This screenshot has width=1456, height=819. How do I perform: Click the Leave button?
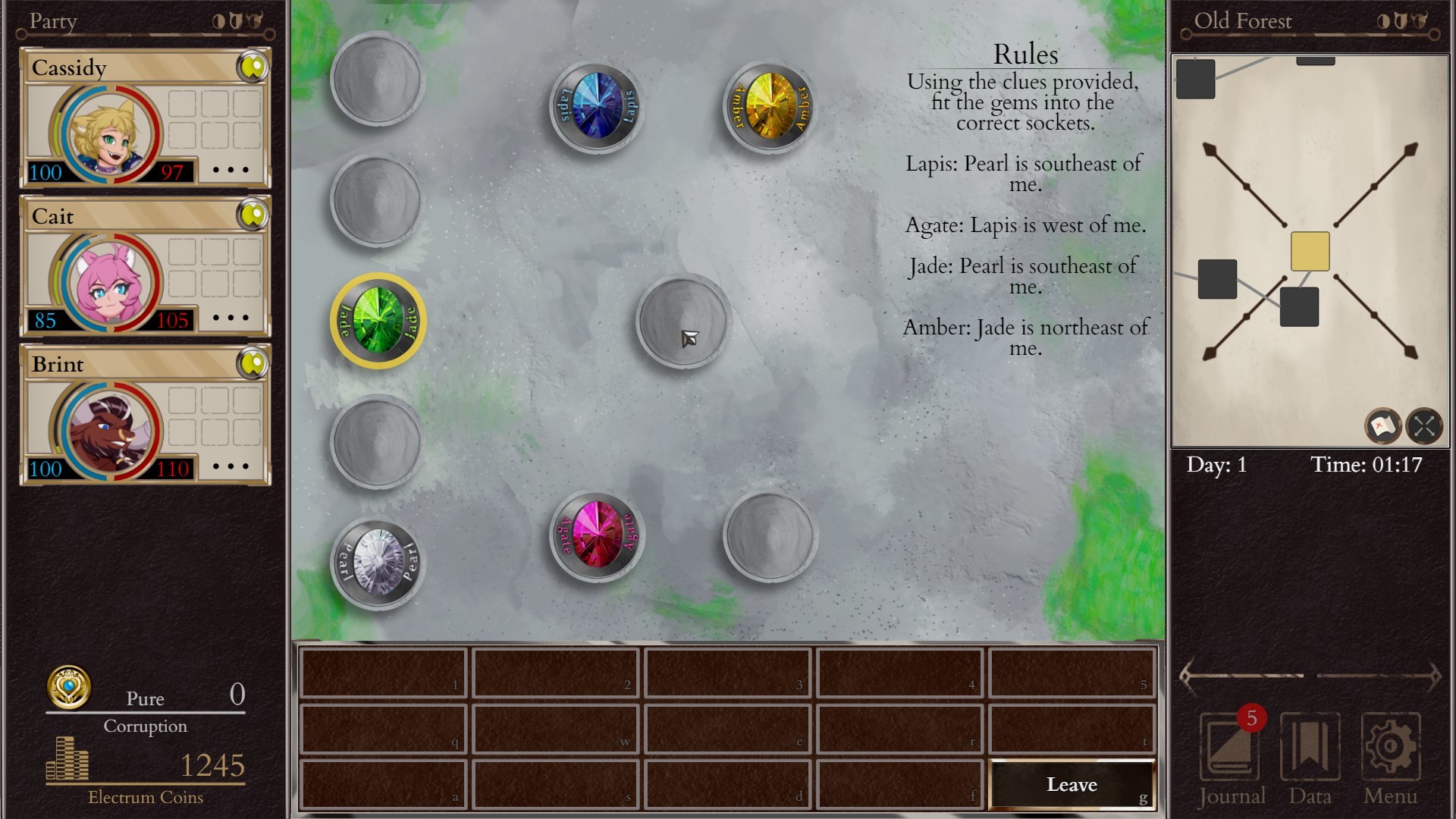point(1072,784)
